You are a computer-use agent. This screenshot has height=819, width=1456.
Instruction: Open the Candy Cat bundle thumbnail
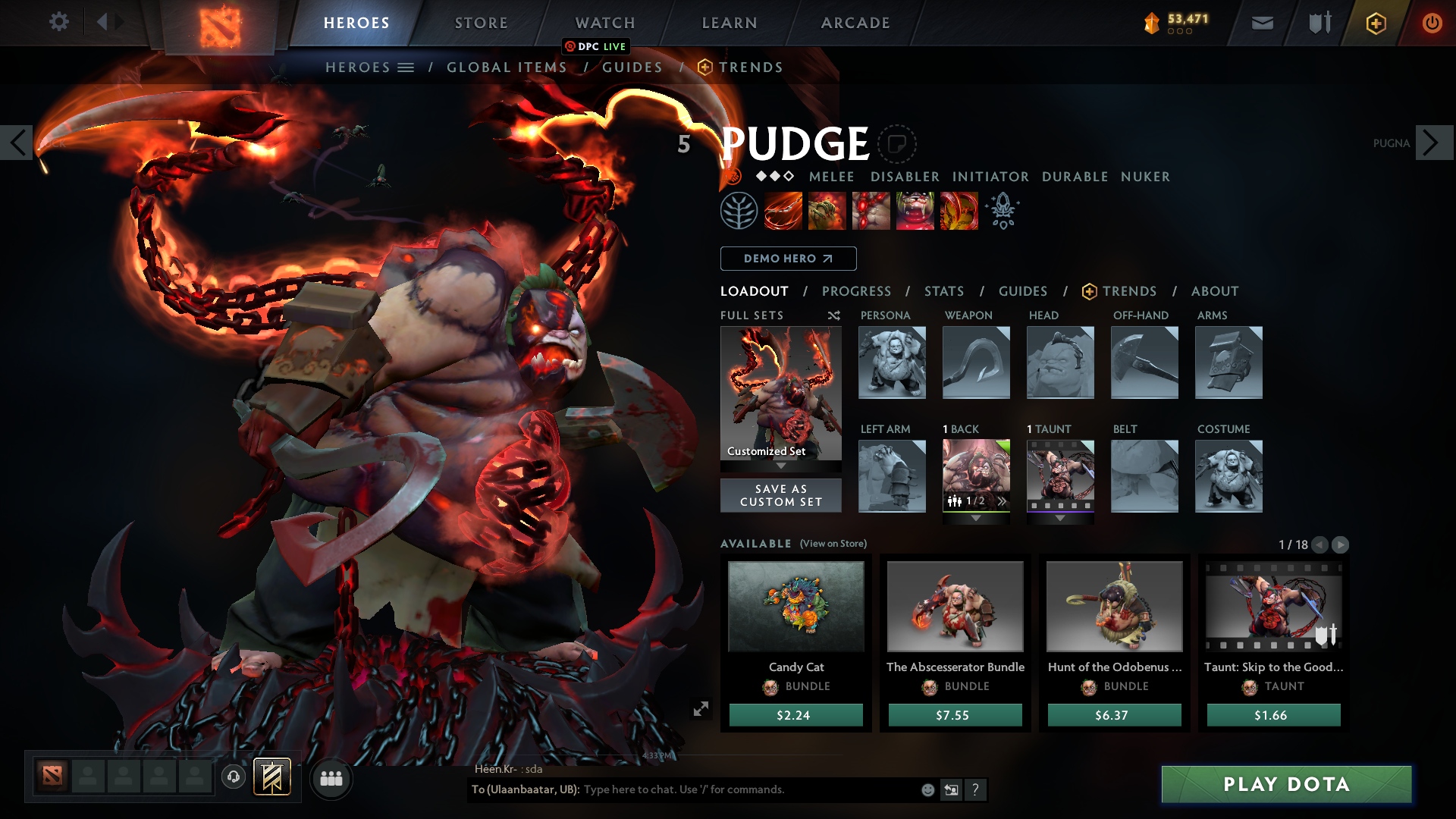795,607
